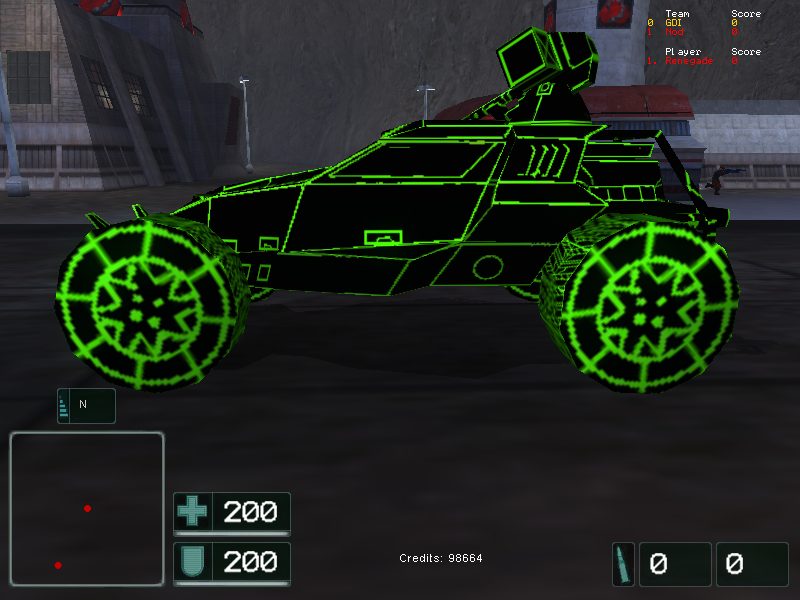Select the bullet weapon icon
Viewport: 800px width, 600px height.
(x=622, y=564)
